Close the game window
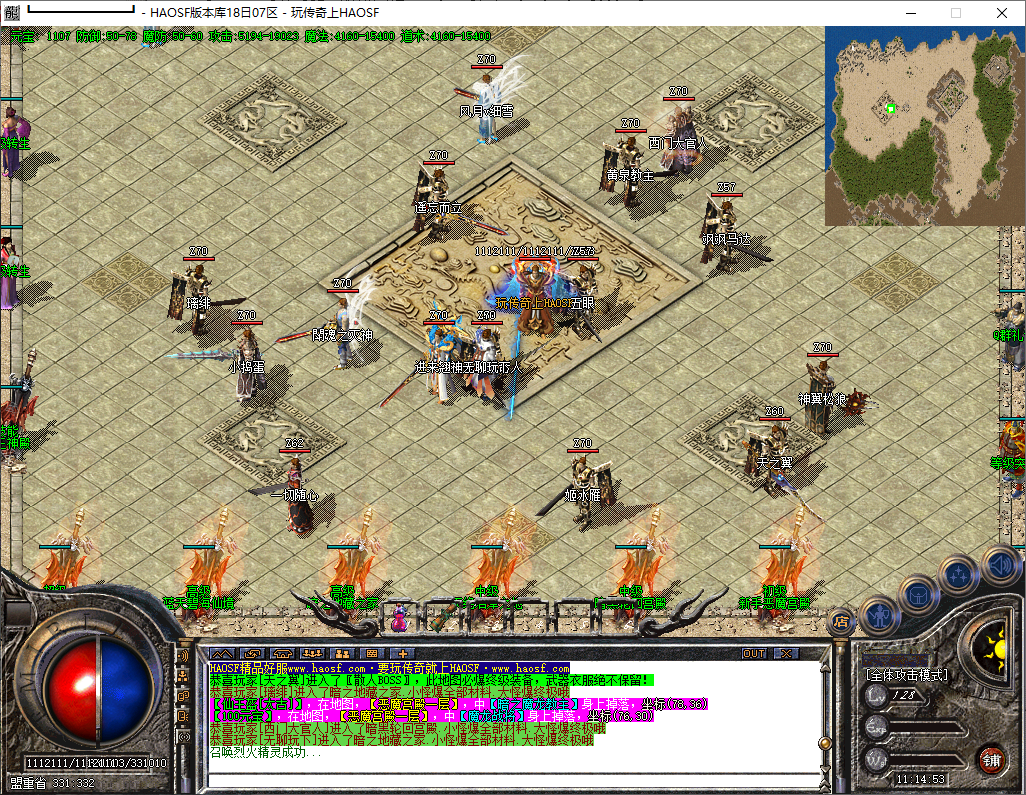 tap(1002, 13)
